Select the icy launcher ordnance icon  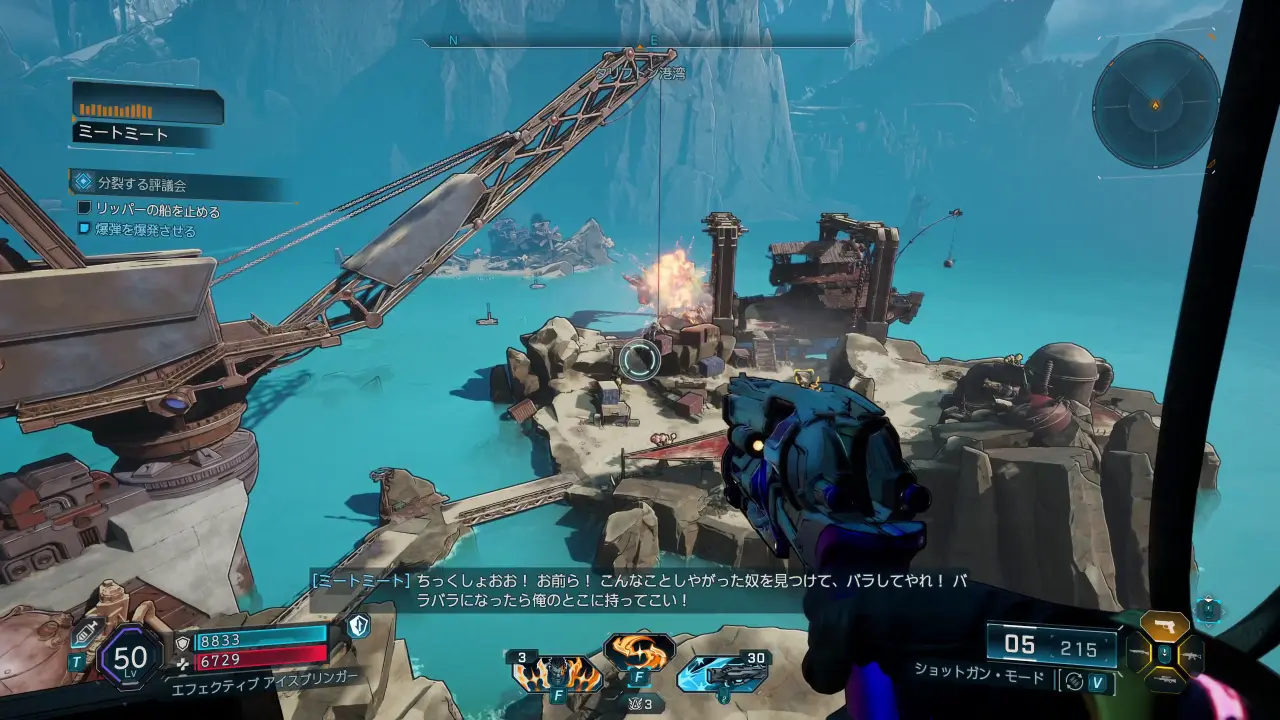click(x=722, y=674)
